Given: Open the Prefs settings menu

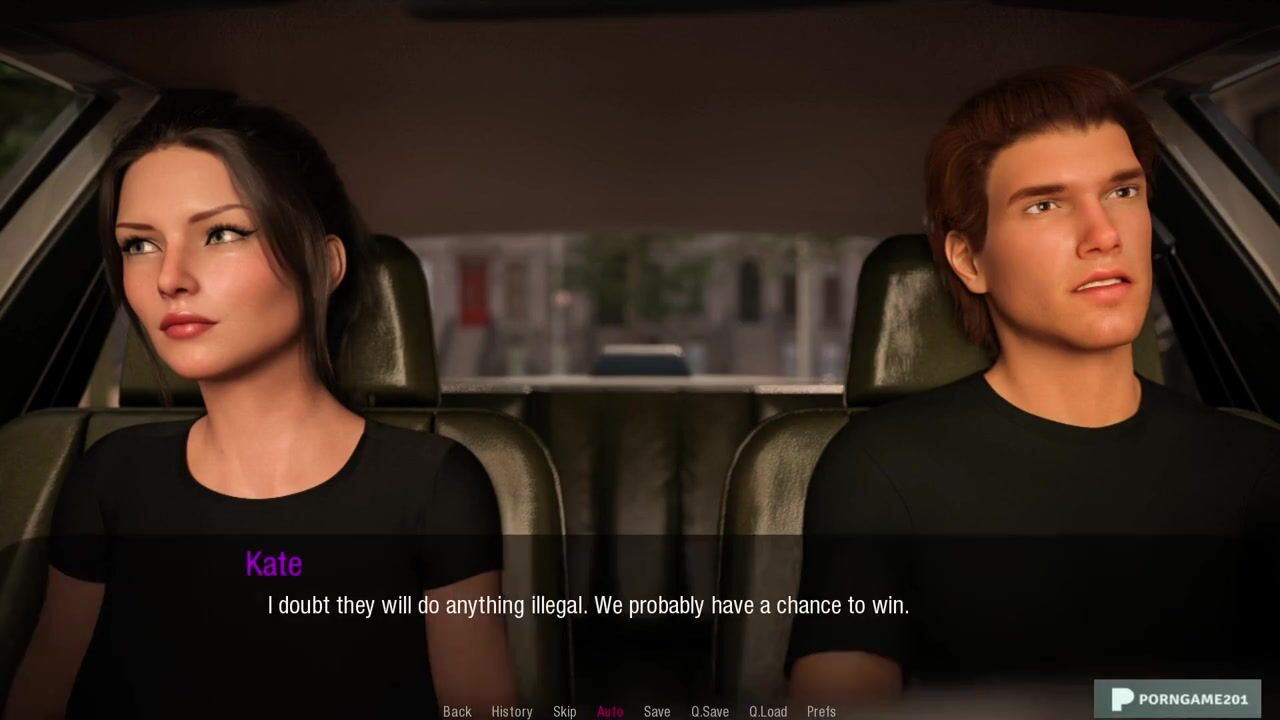Looking at the screenshot, I should [x=821, y=711].
